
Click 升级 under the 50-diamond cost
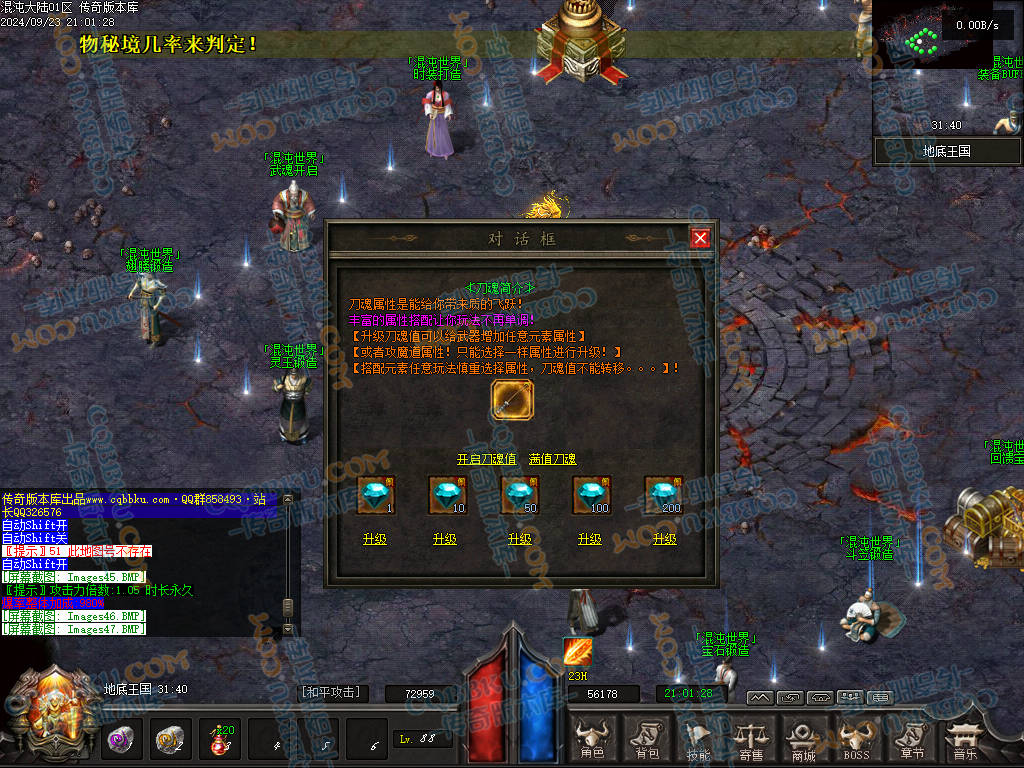(520, 539)
